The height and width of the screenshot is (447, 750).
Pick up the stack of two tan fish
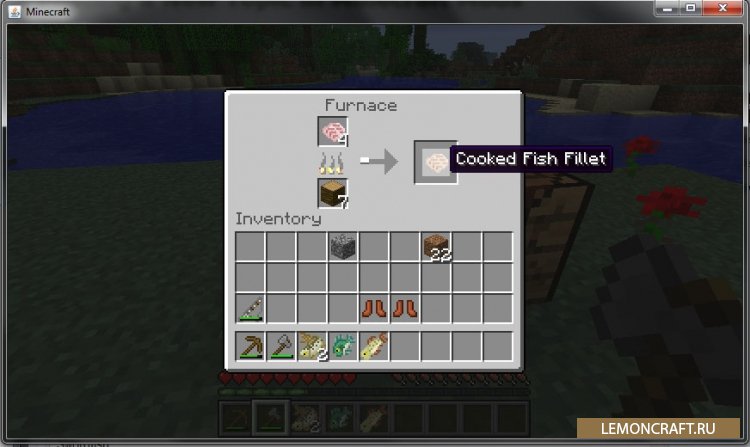pyautogui.click(x=312, y=347)
